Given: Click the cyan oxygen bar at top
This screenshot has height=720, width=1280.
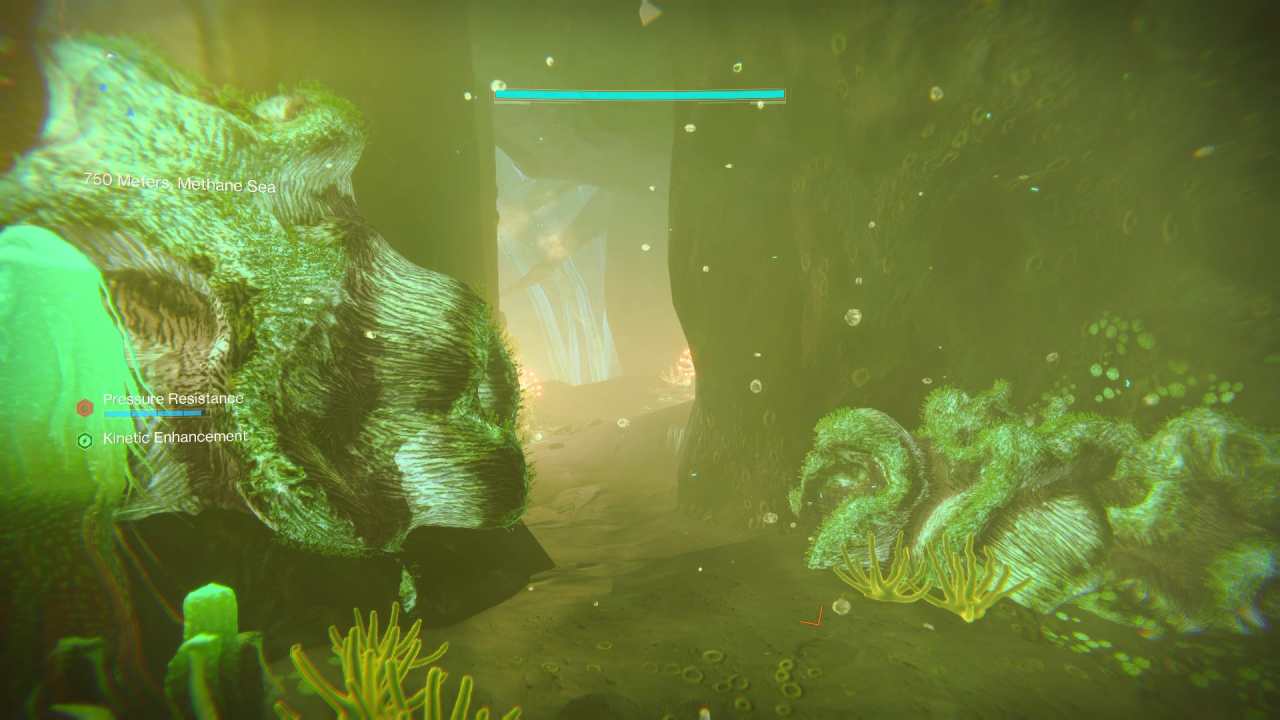Looking at the screenshot, I should 638,92.
